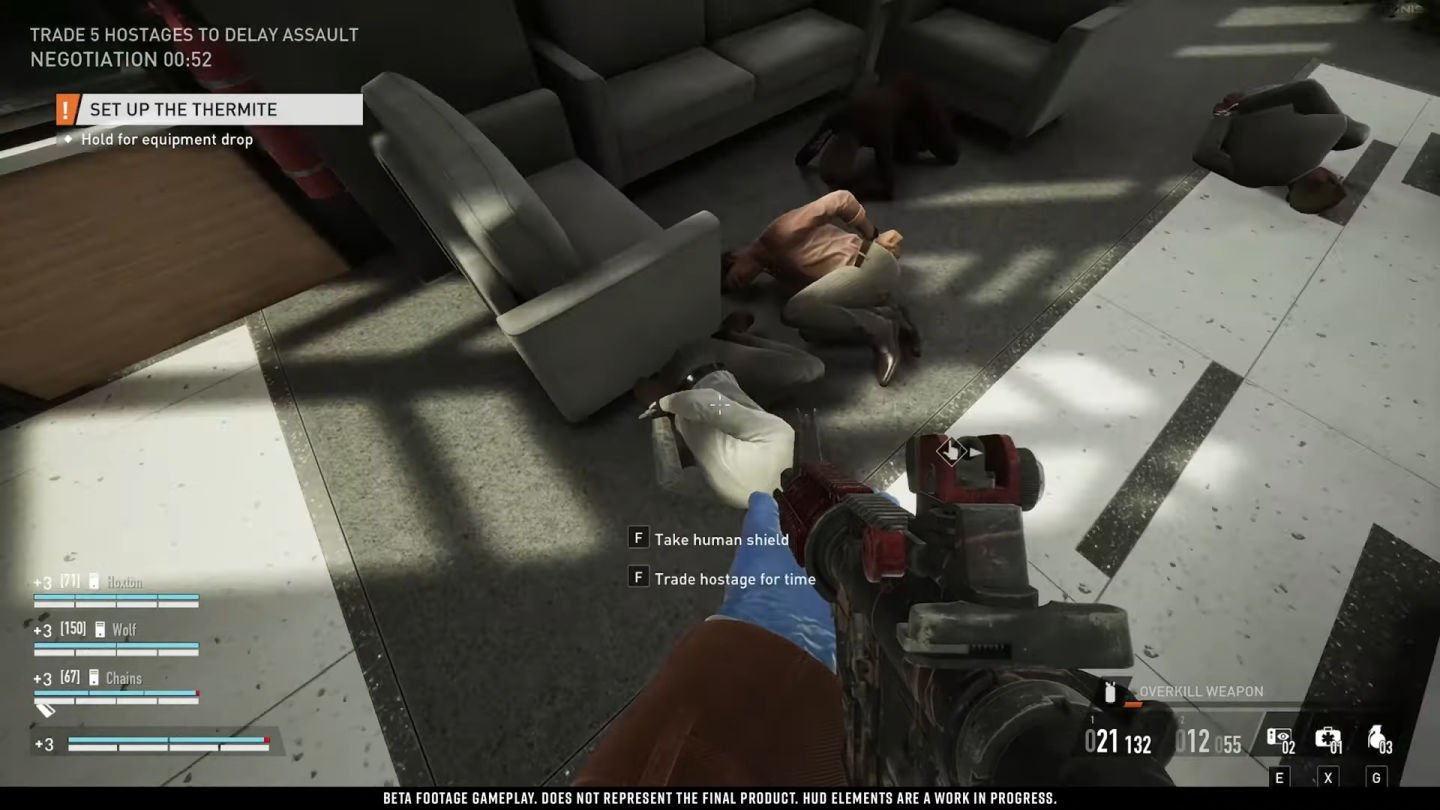Click the F prompt for Take human shield
The image size is (1440, 810).
(636, 538)
